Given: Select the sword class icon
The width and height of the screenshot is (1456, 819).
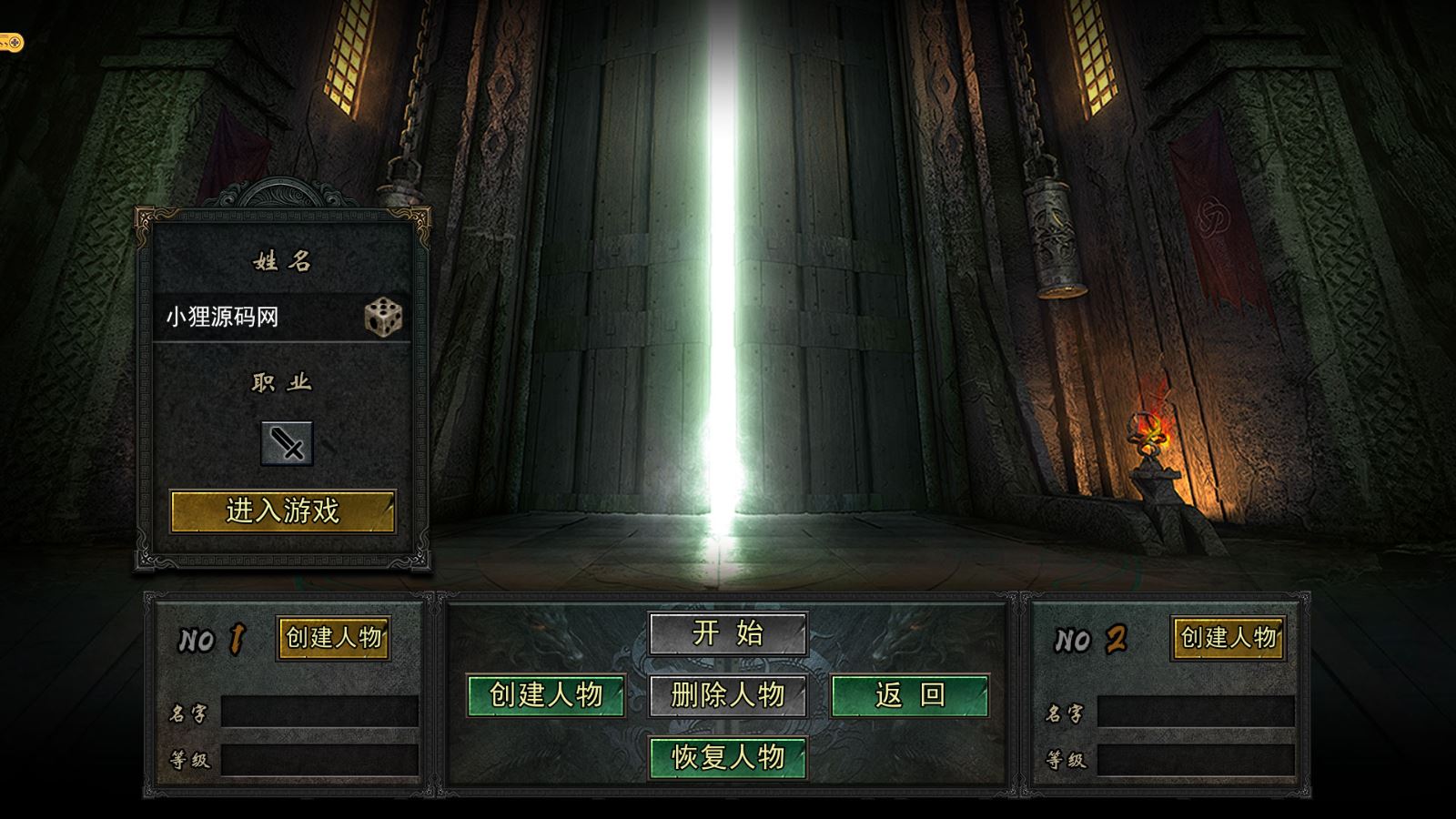Looking at the screenshot, I should [x=287, y=444].
